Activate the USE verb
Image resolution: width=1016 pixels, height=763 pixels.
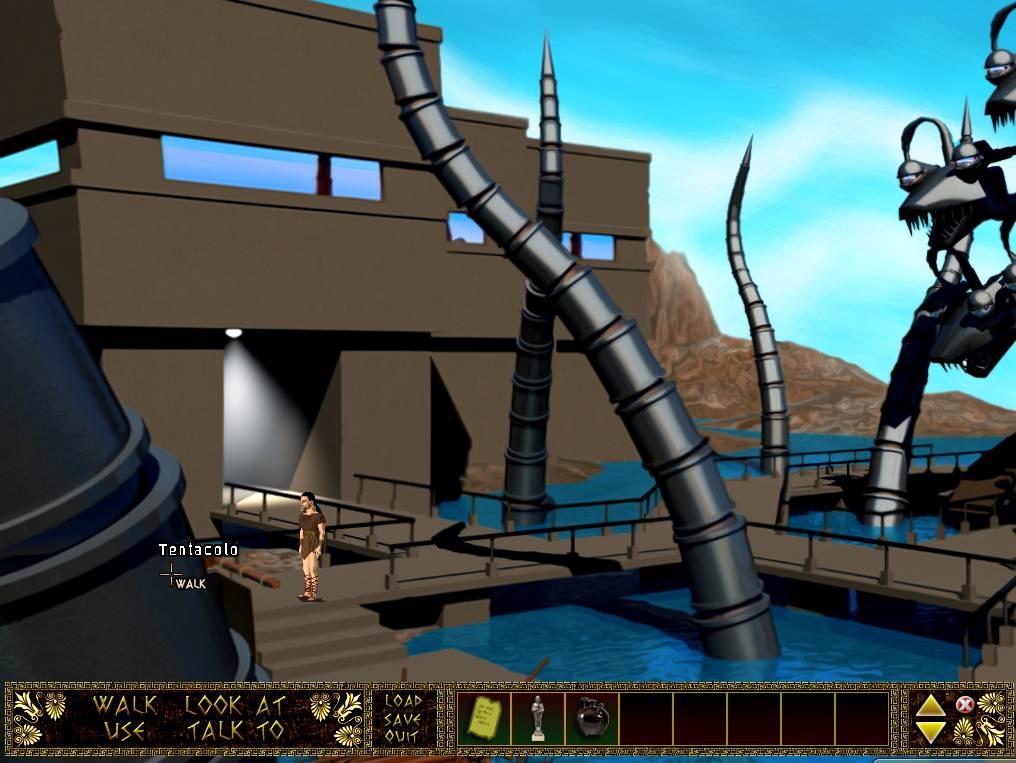coord(125,731)
